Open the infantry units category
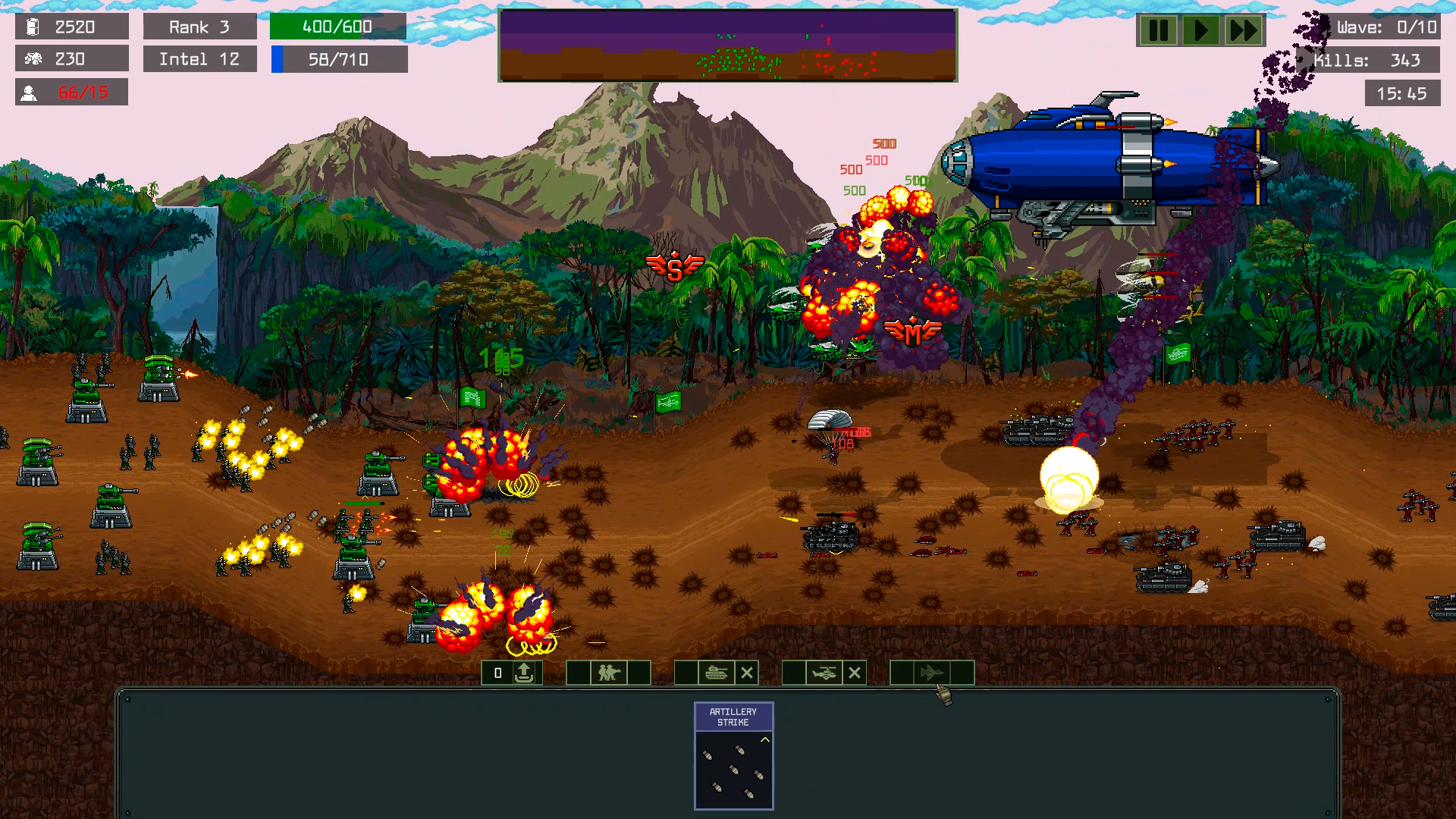 point(608,673)
